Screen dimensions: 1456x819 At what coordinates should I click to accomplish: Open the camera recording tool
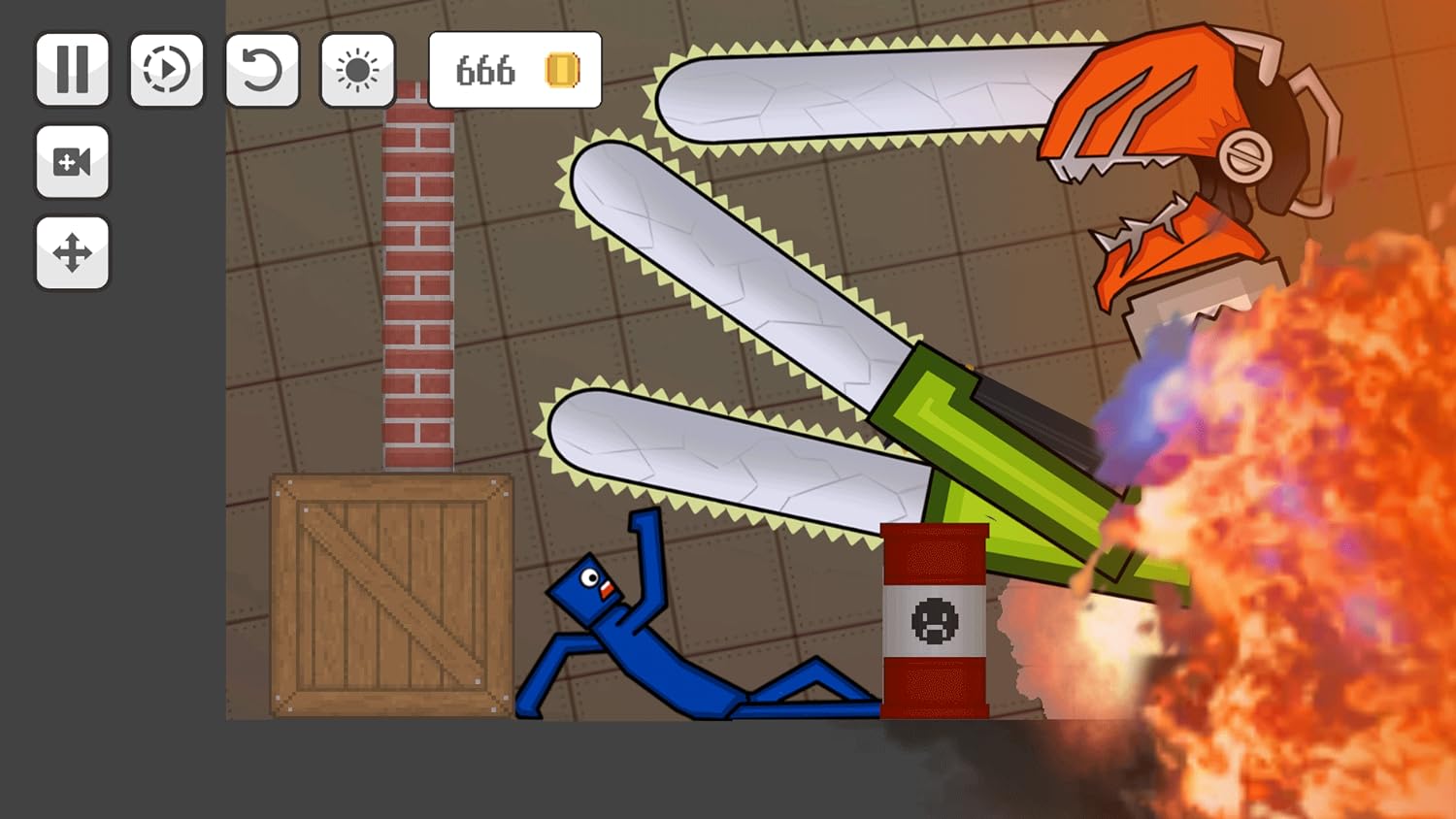(73, 162)
